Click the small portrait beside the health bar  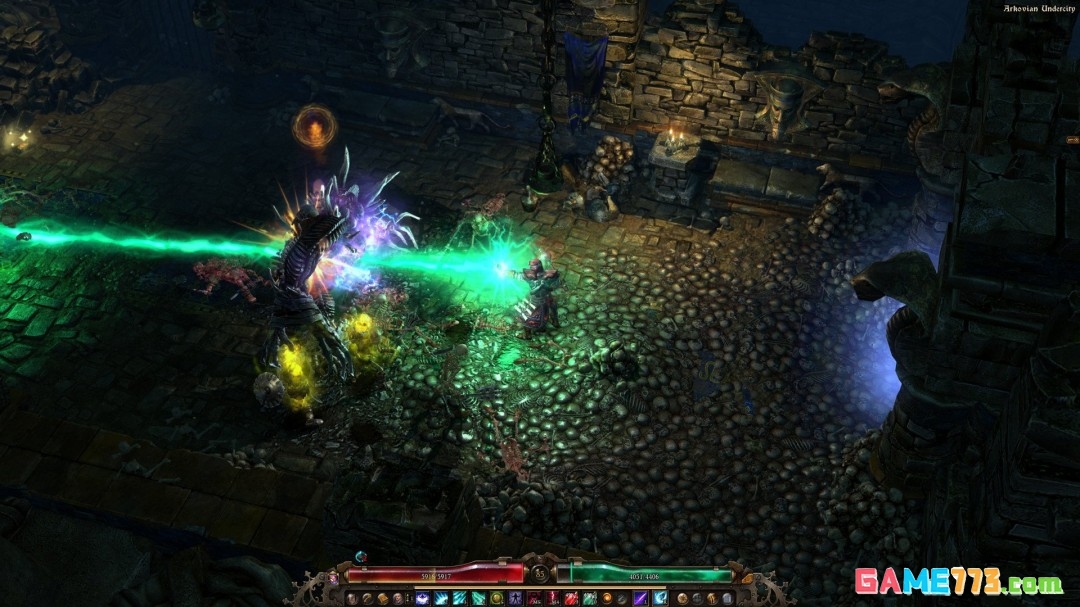tap(333, 578)
